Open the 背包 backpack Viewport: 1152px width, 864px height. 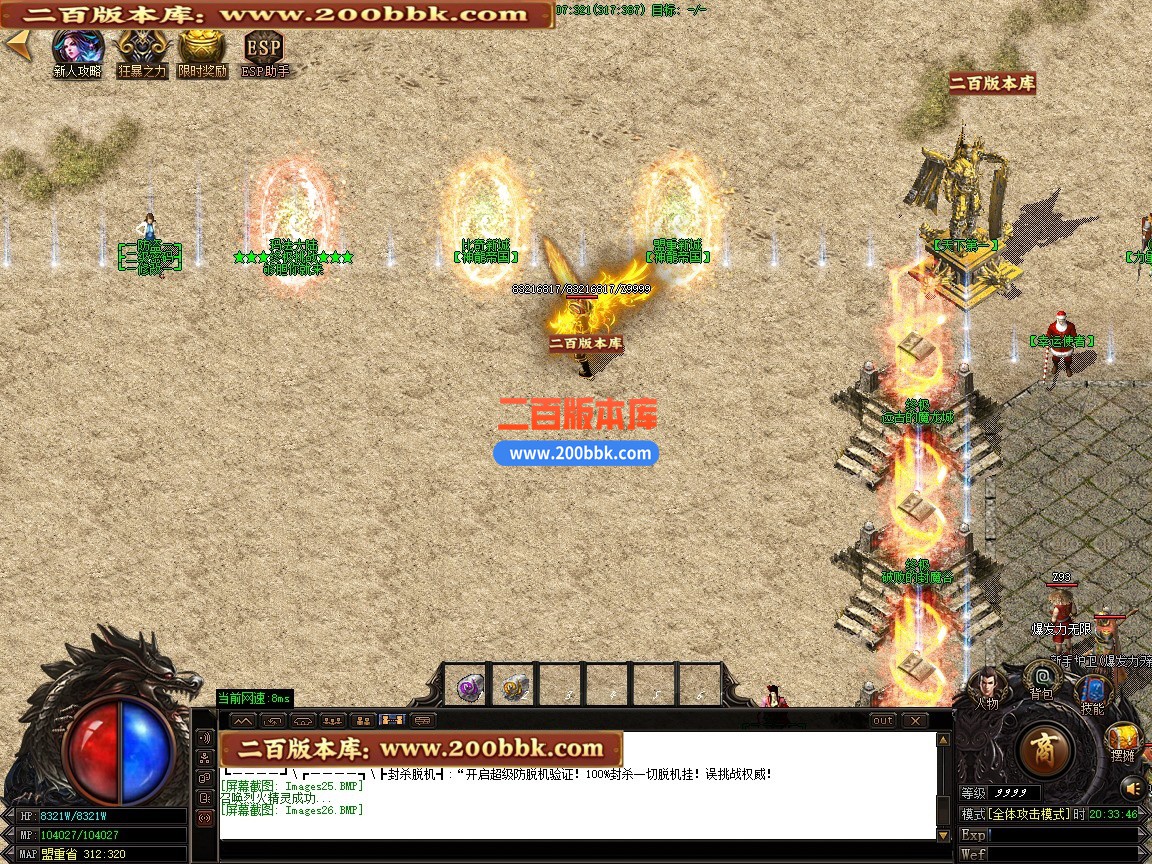click(x=1042, y=678)
